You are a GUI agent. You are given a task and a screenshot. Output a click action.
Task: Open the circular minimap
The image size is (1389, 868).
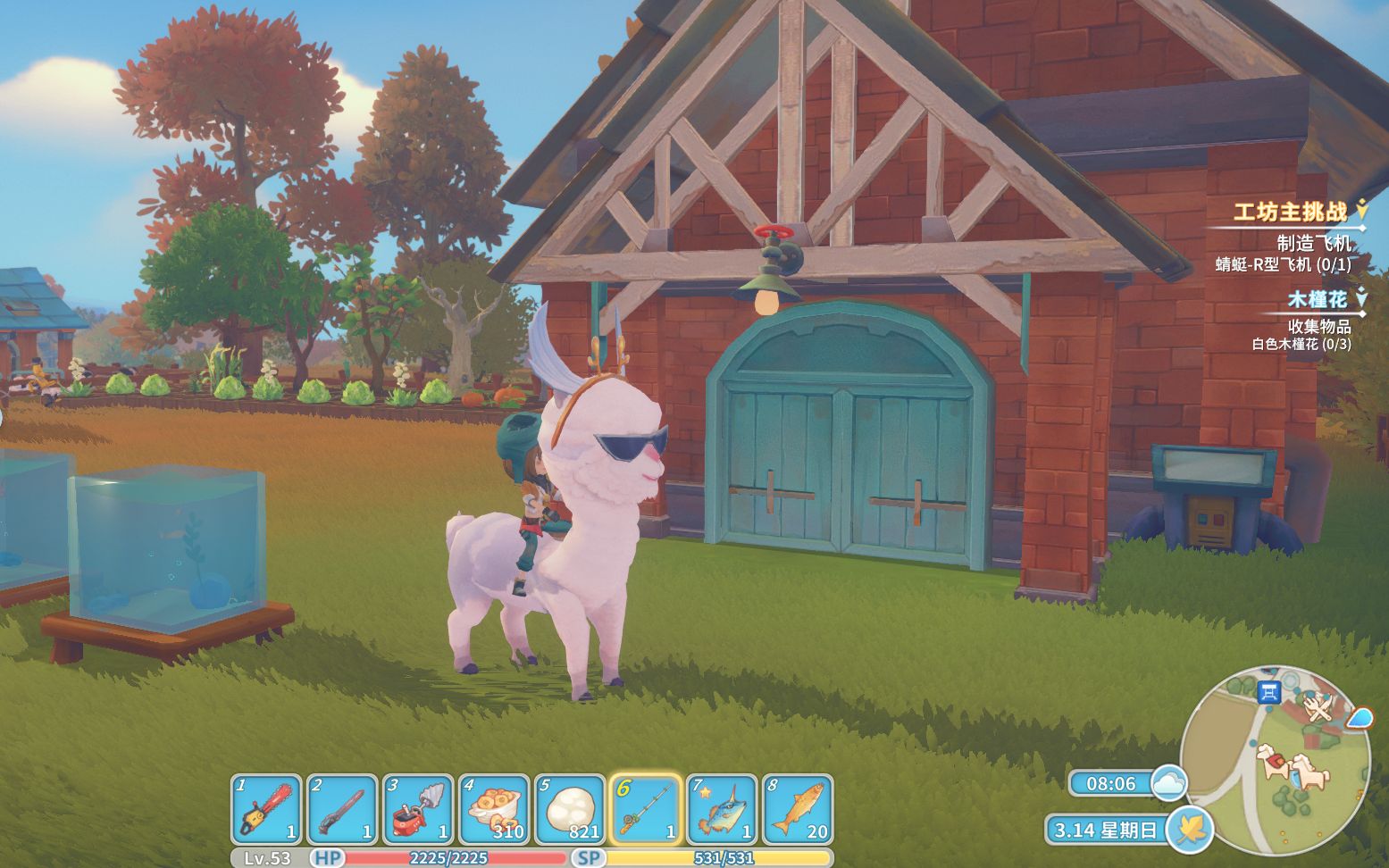[1274, 759]
